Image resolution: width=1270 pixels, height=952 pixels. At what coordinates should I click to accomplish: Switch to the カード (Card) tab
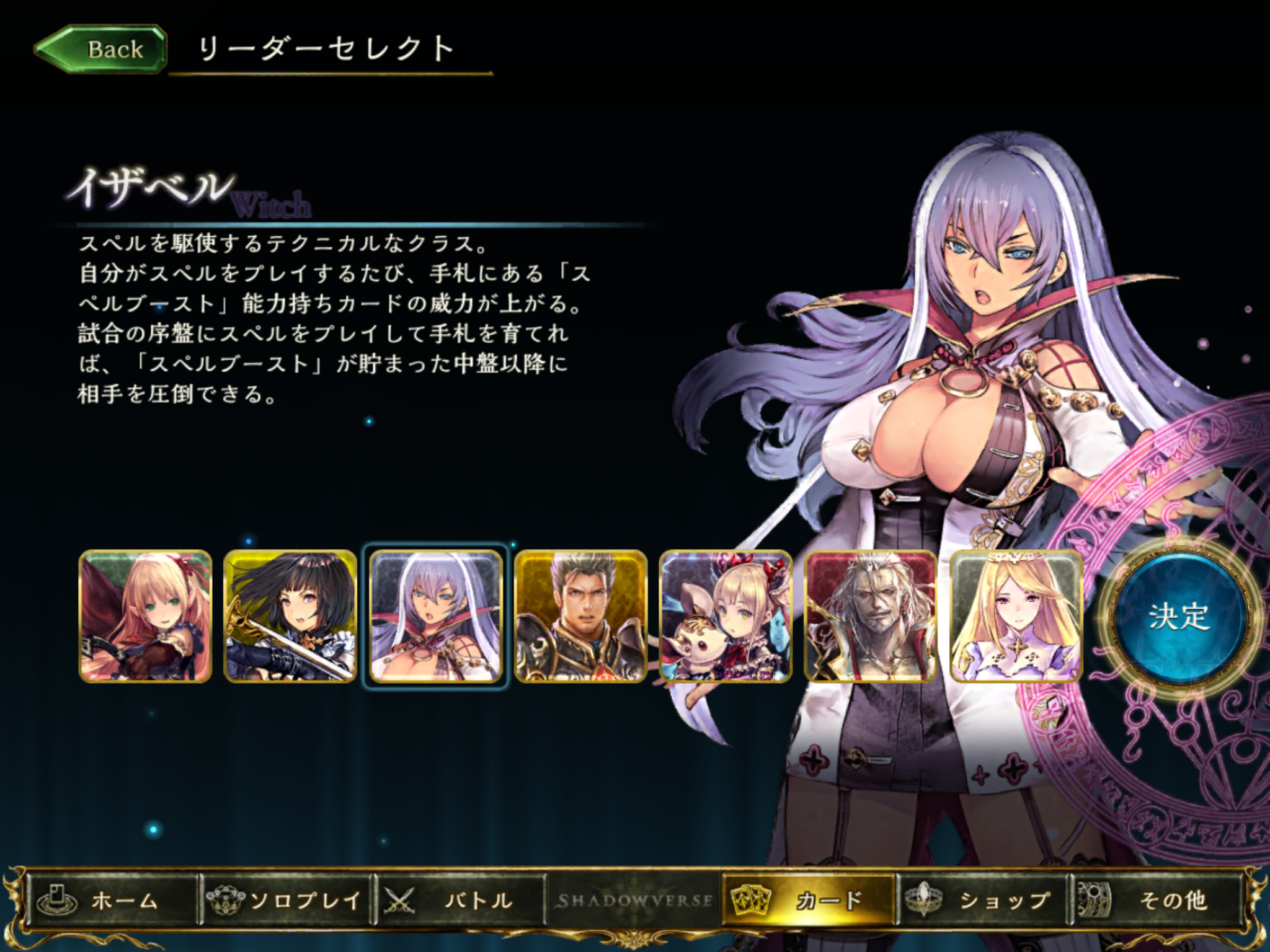coord(809,900)
